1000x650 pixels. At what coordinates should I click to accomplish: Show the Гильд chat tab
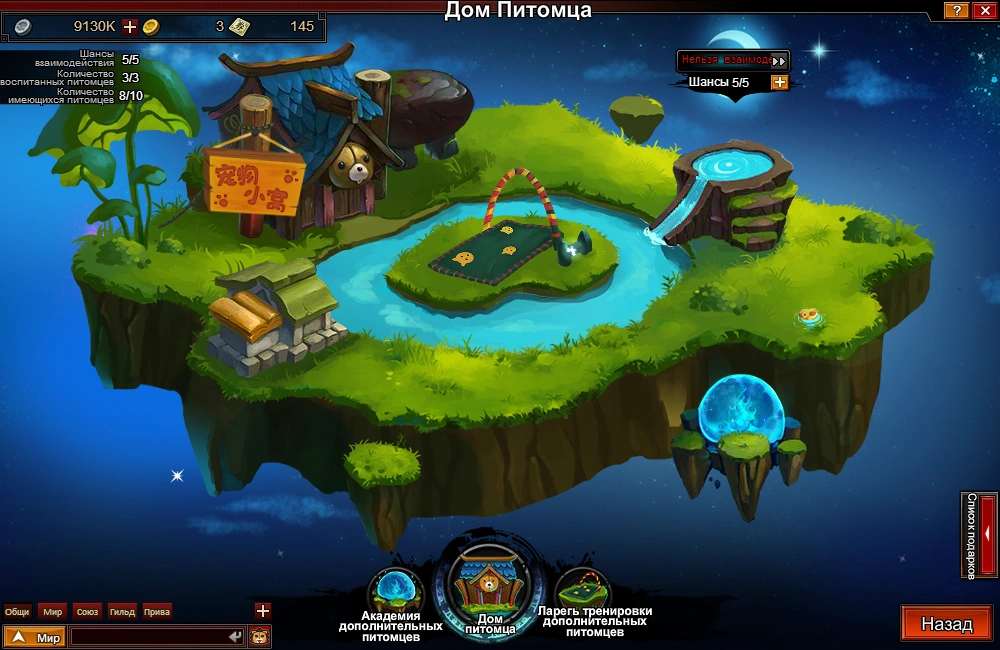(122, 611)
